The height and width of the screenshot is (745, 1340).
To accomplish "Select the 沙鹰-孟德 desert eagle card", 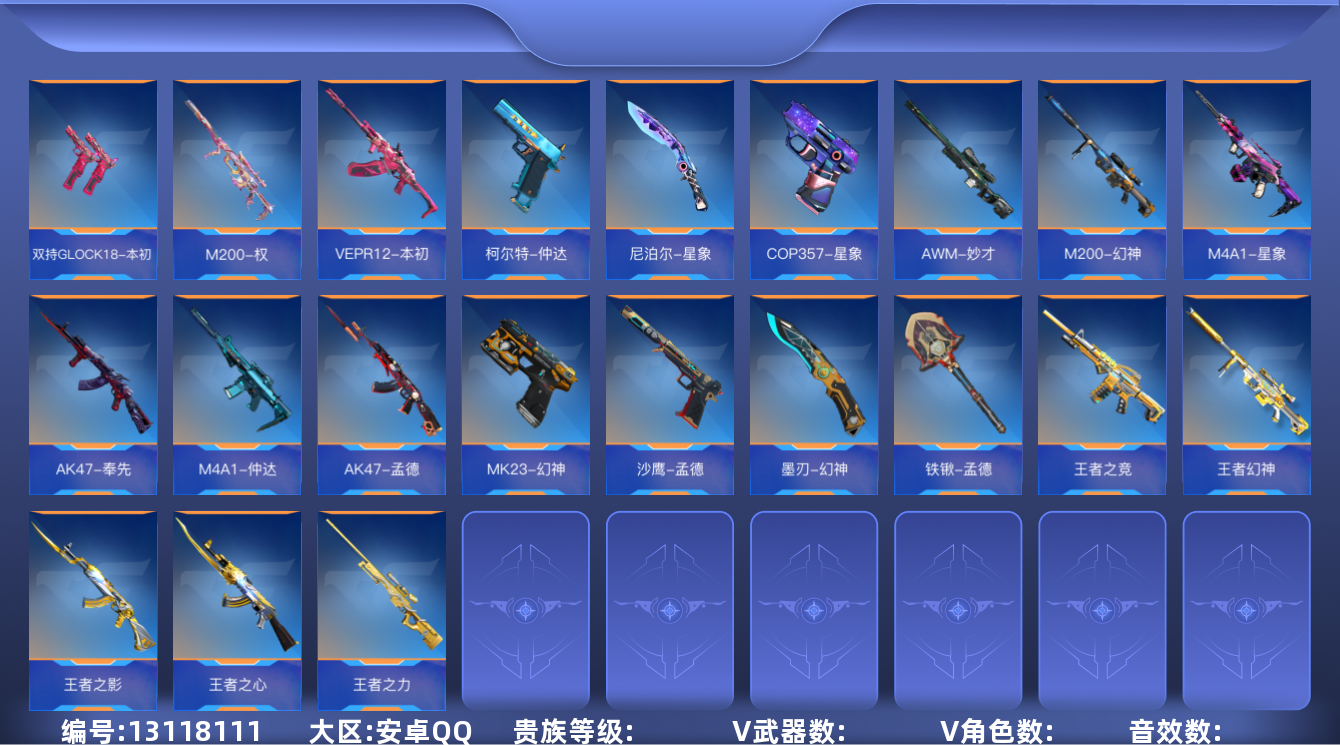I will point(669,395).
